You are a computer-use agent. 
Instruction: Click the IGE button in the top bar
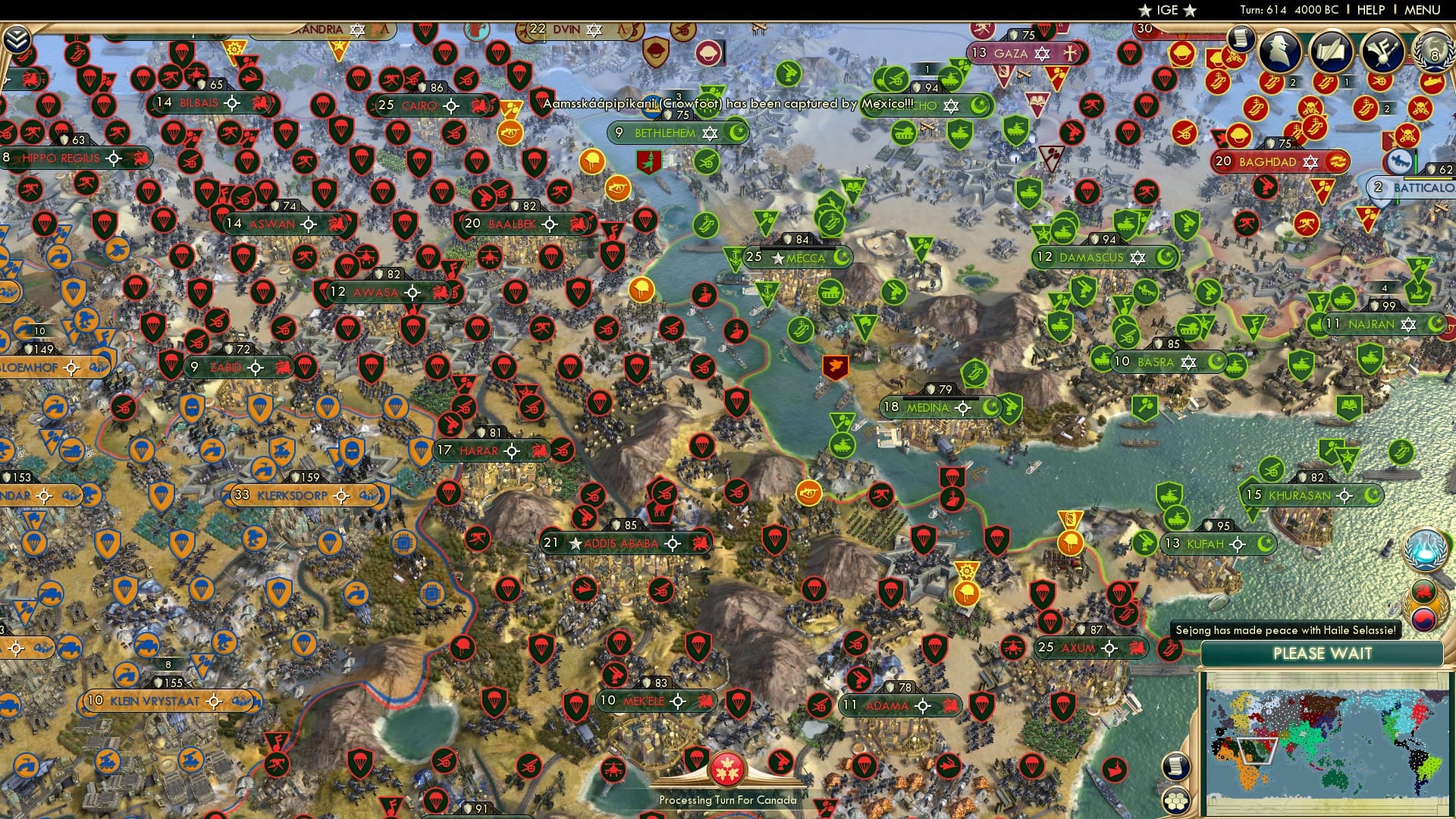1169,10
